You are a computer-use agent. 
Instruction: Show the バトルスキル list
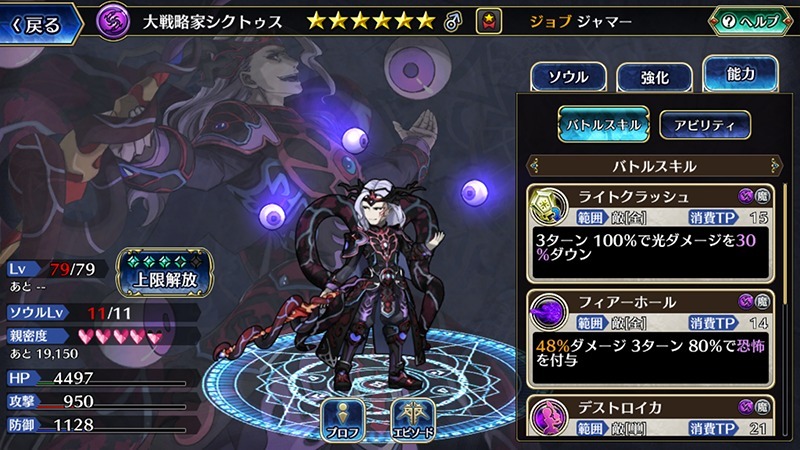tap(603, 124)
